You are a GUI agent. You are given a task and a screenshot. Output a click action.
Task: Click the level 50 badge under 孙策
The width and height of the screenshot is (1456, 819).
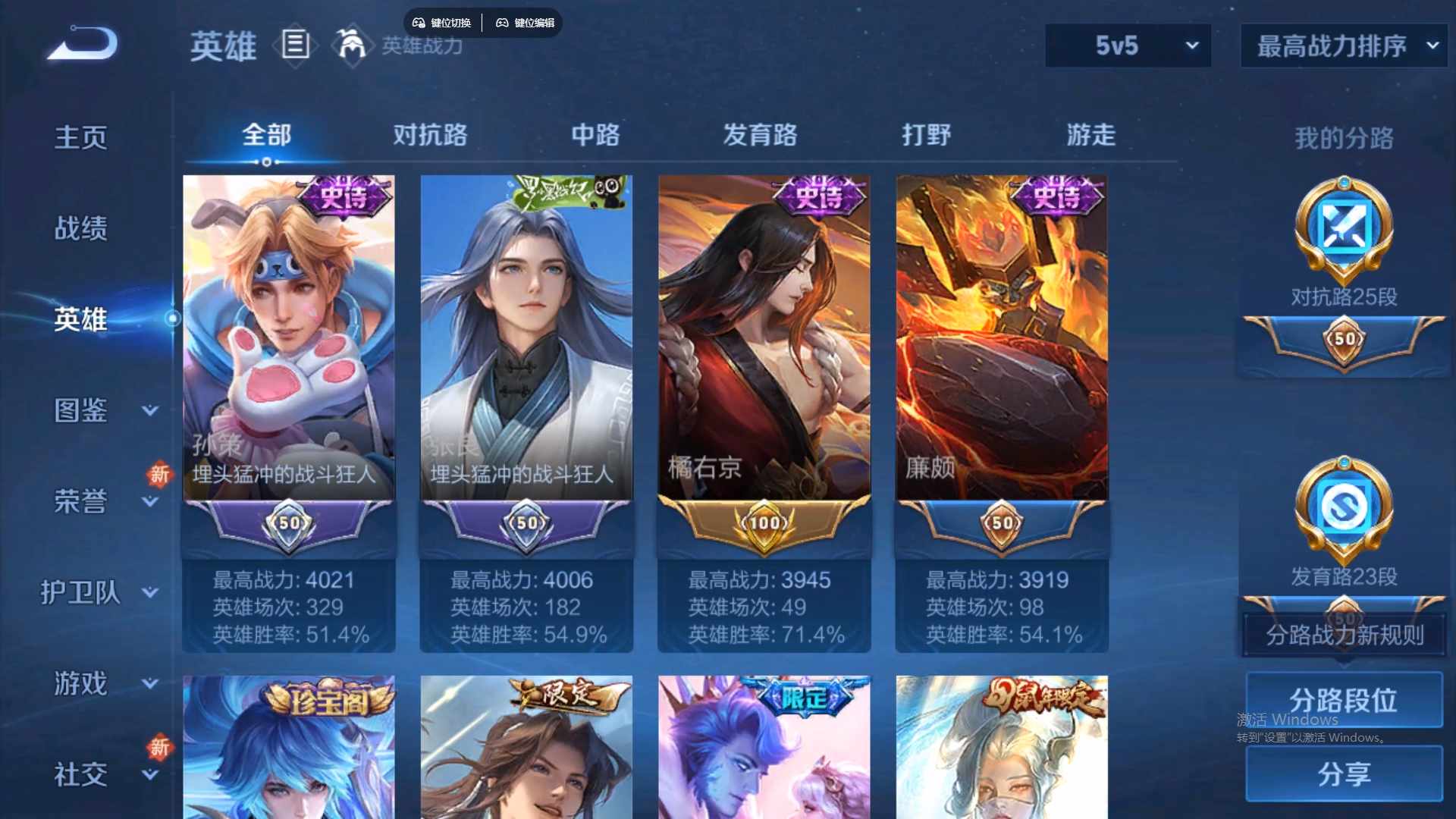(289, 522)
